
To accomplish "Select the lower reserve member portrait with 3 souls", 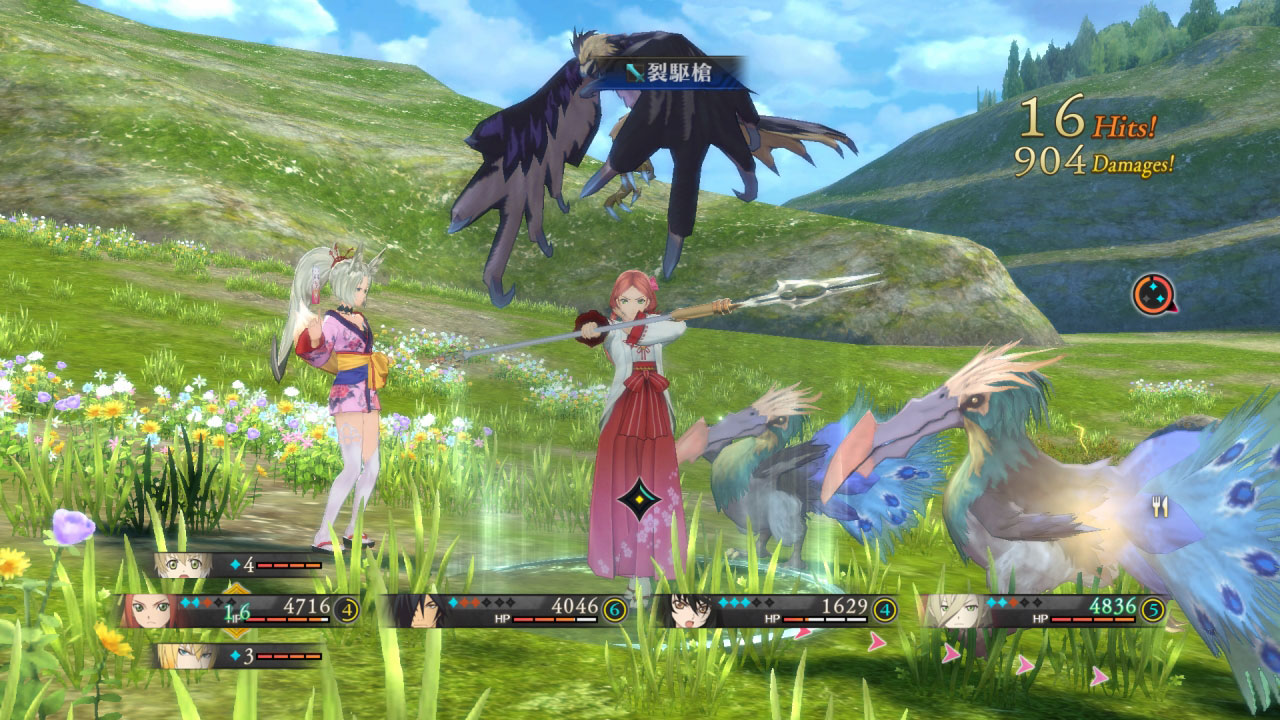I will (240, 656).
